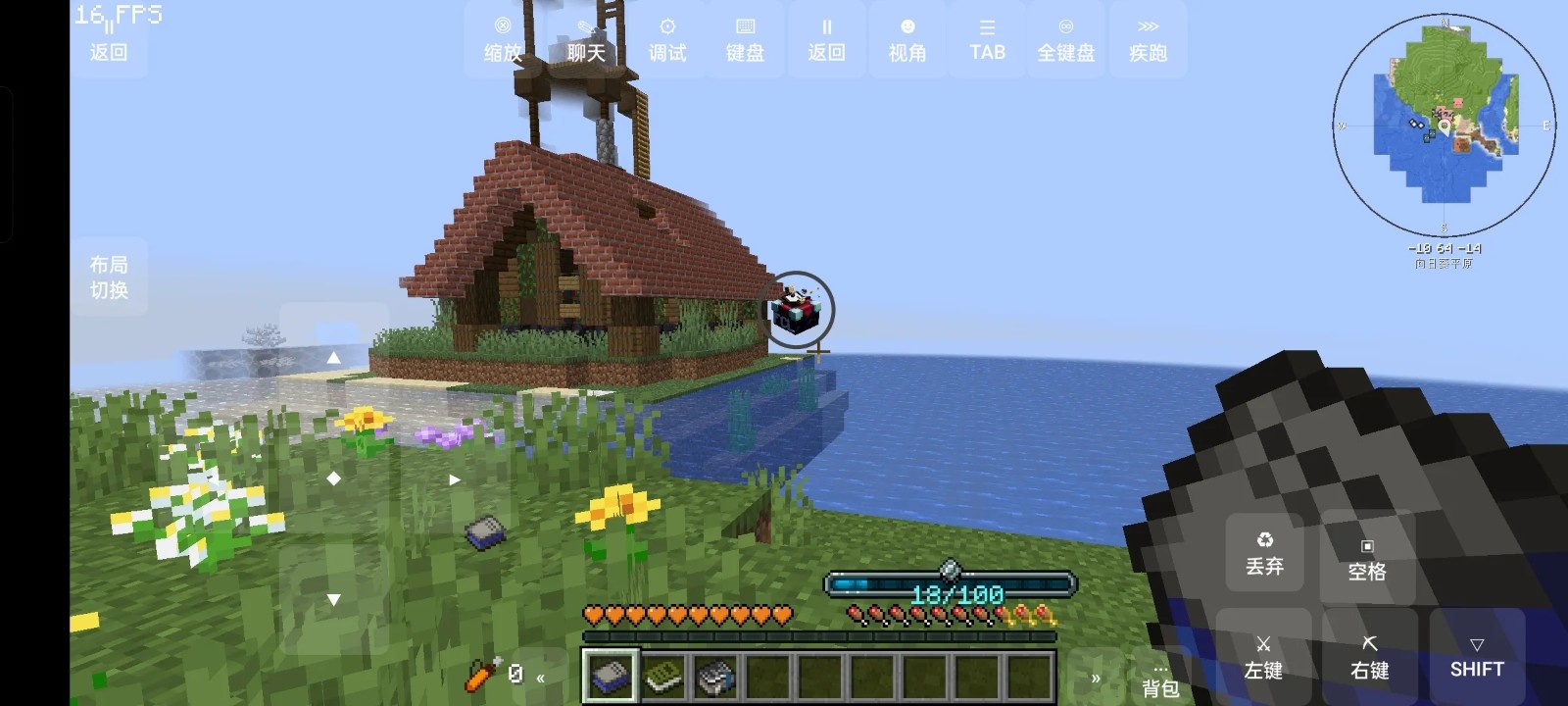Screen dimensions: 1568x706
Task: Show the 键盘 keyboard button
Action: (745, 40)
